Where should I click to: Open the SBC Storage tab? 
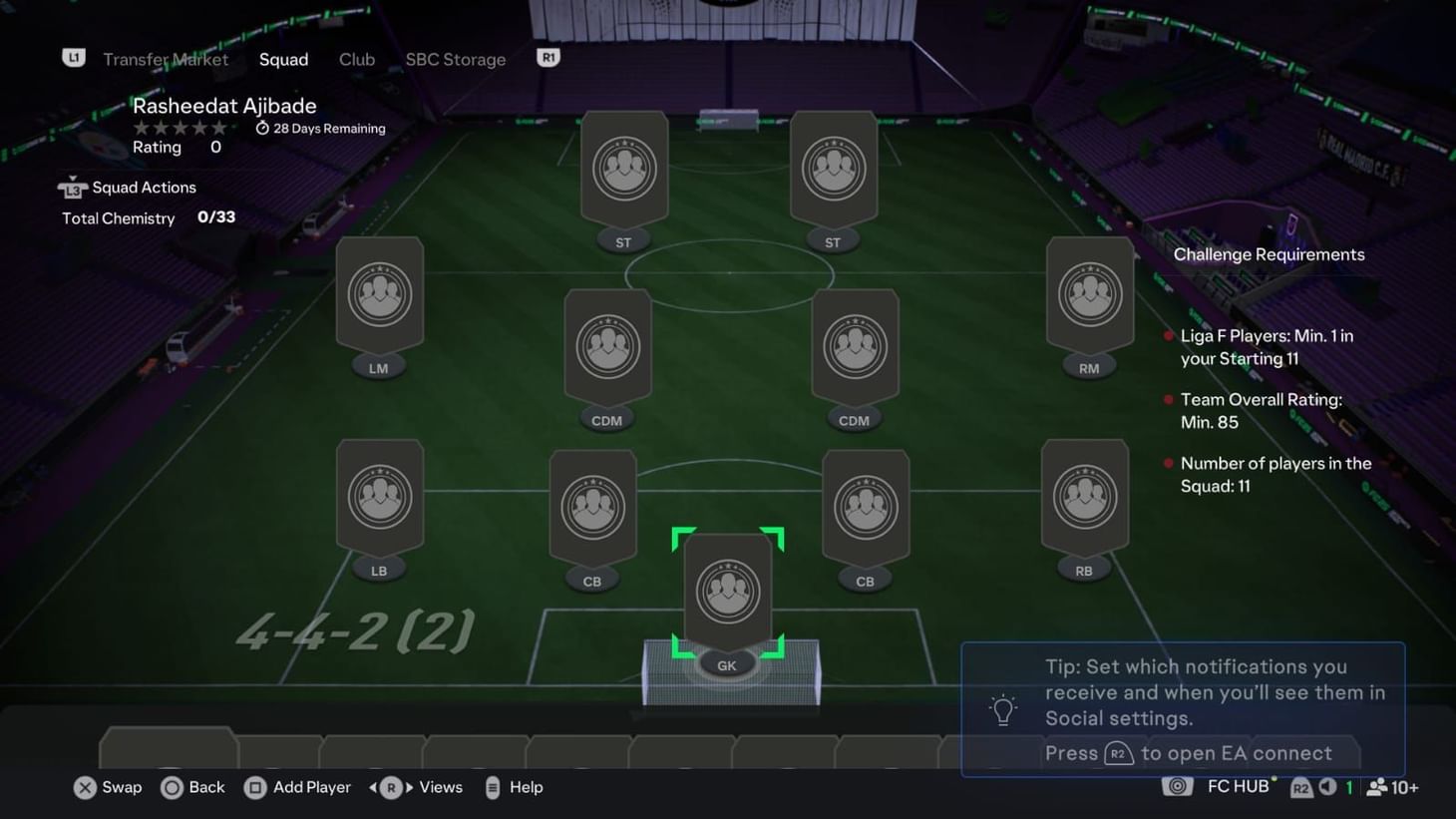pos(455,59)
